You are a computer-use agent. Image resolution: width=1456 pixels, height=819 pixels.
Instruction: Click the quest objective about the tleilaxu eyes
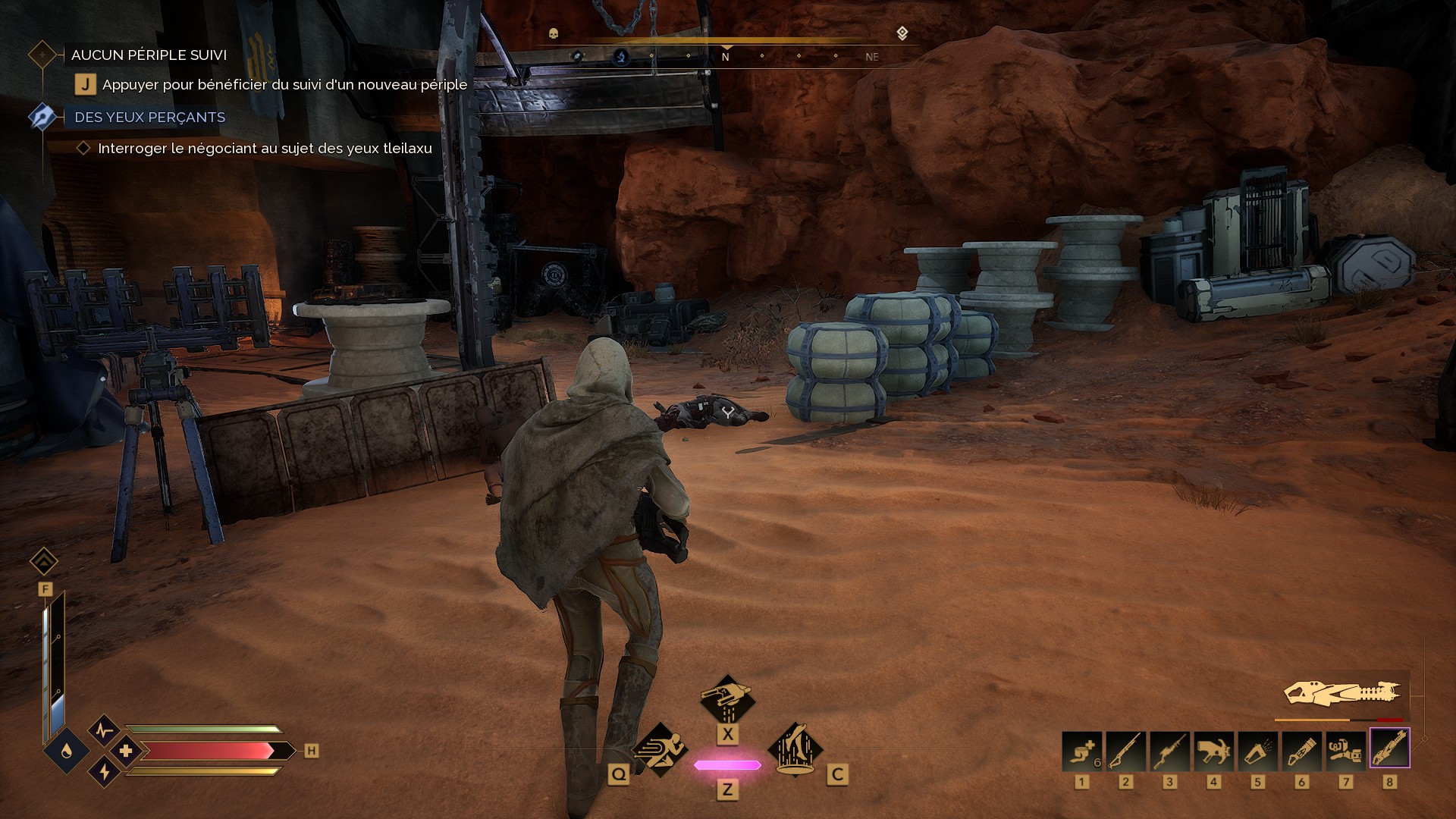point(265,149)
